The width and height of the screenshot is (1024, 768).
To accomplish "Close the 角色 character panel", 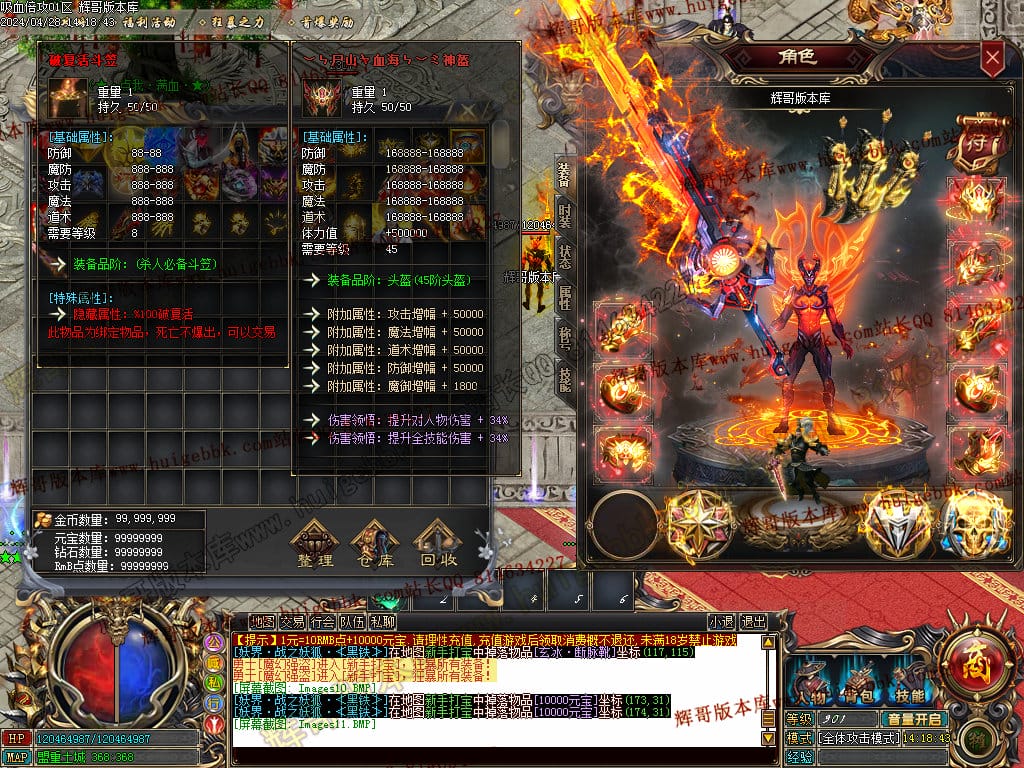I will (992, 59).
